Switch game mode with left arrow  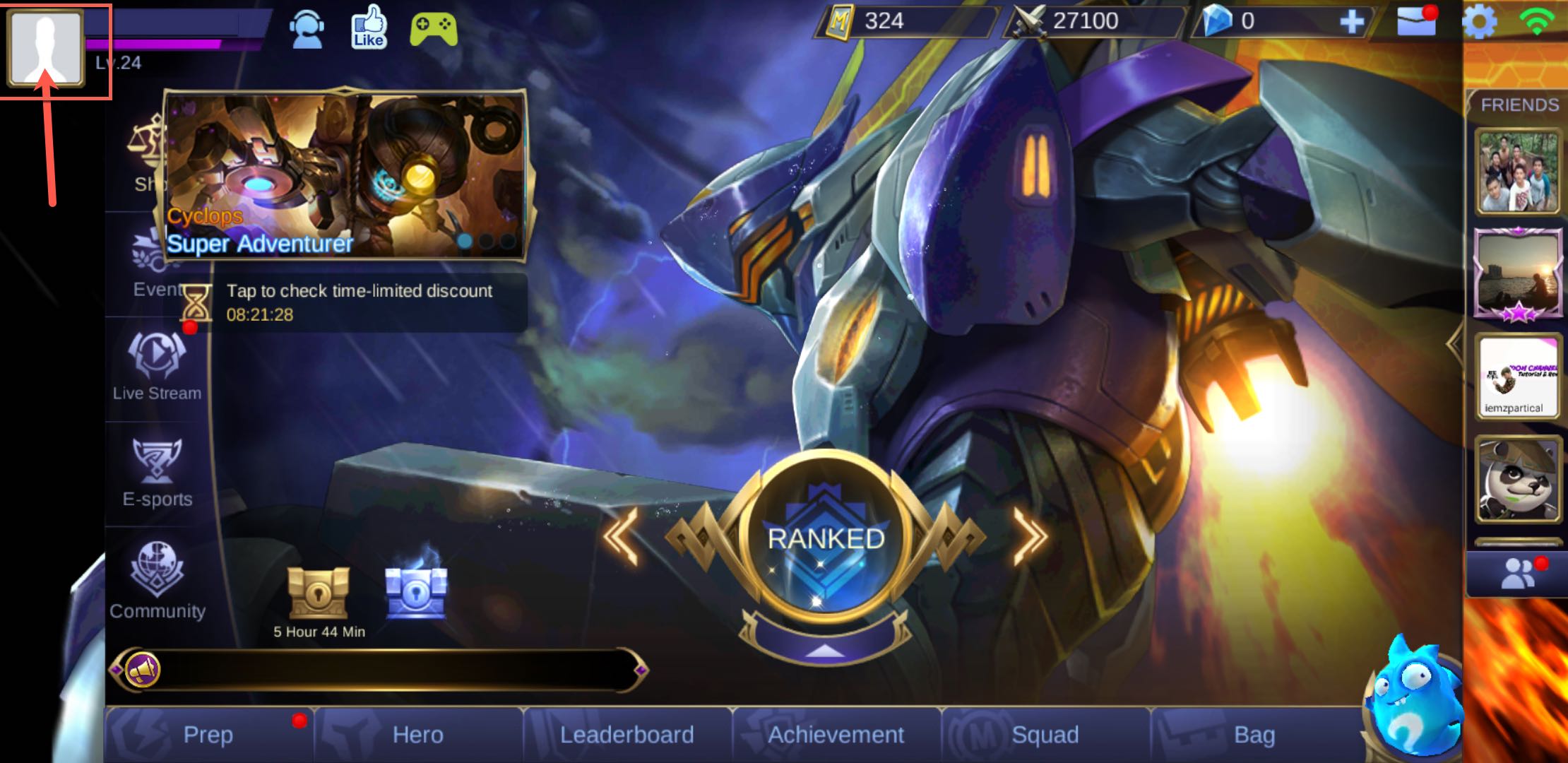tap(622, 537)
